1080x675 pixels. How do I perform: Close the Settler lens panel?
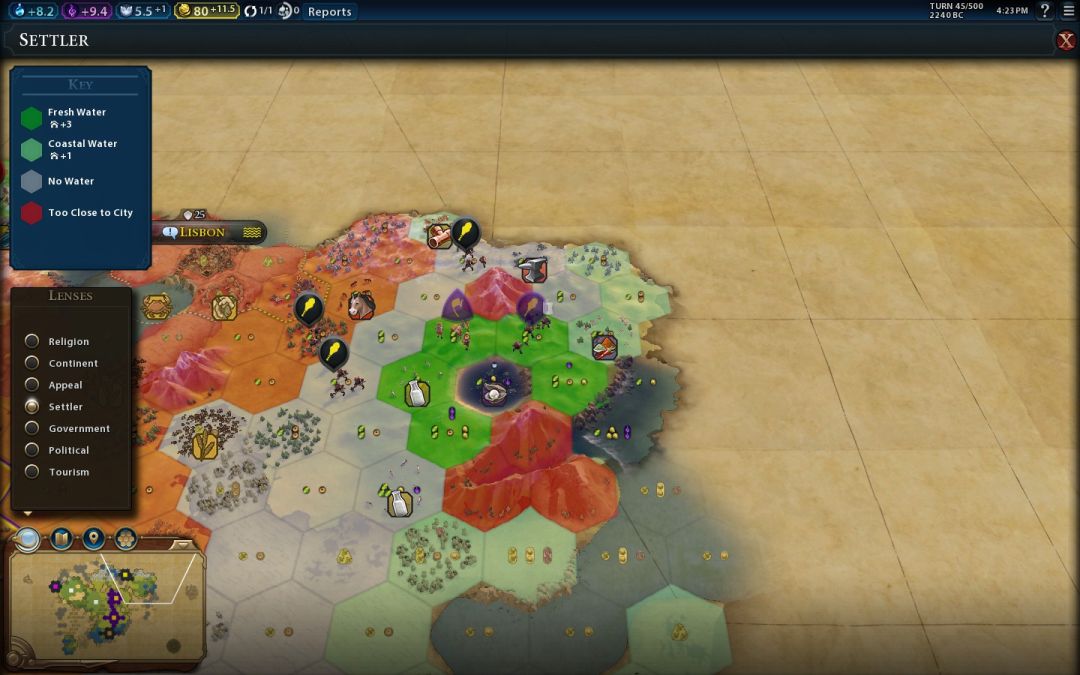[x=1066, y=40]
